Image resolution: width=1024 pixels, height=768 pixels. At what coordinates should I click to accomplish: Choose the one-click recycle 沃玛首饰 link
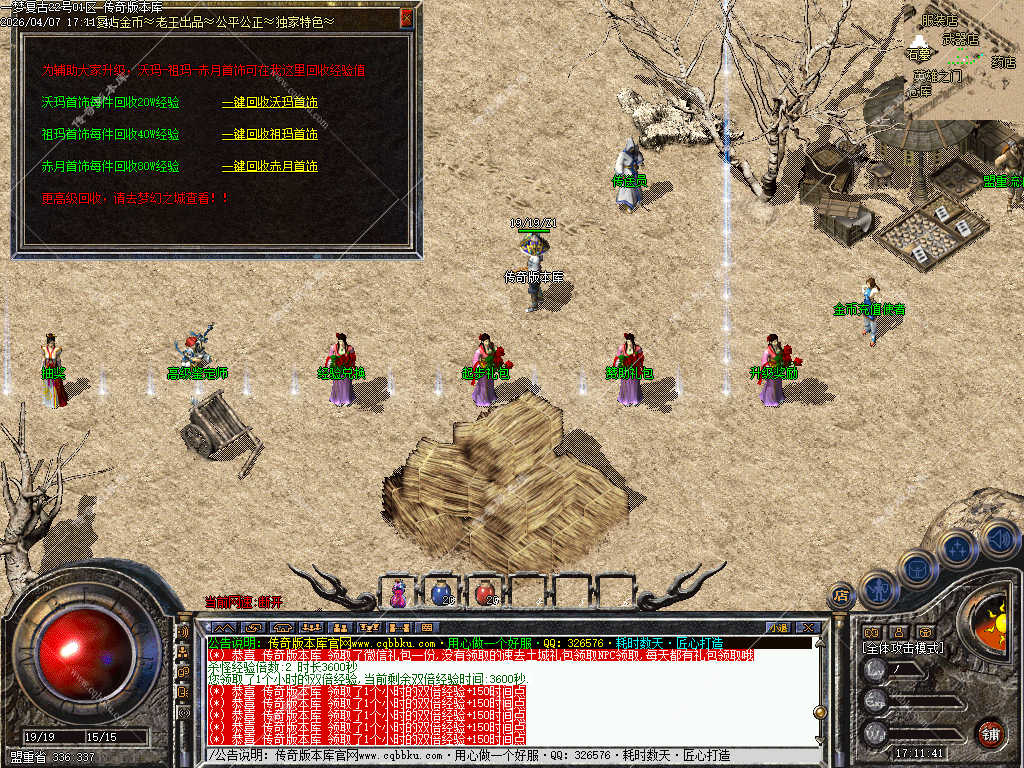[269, 103]
